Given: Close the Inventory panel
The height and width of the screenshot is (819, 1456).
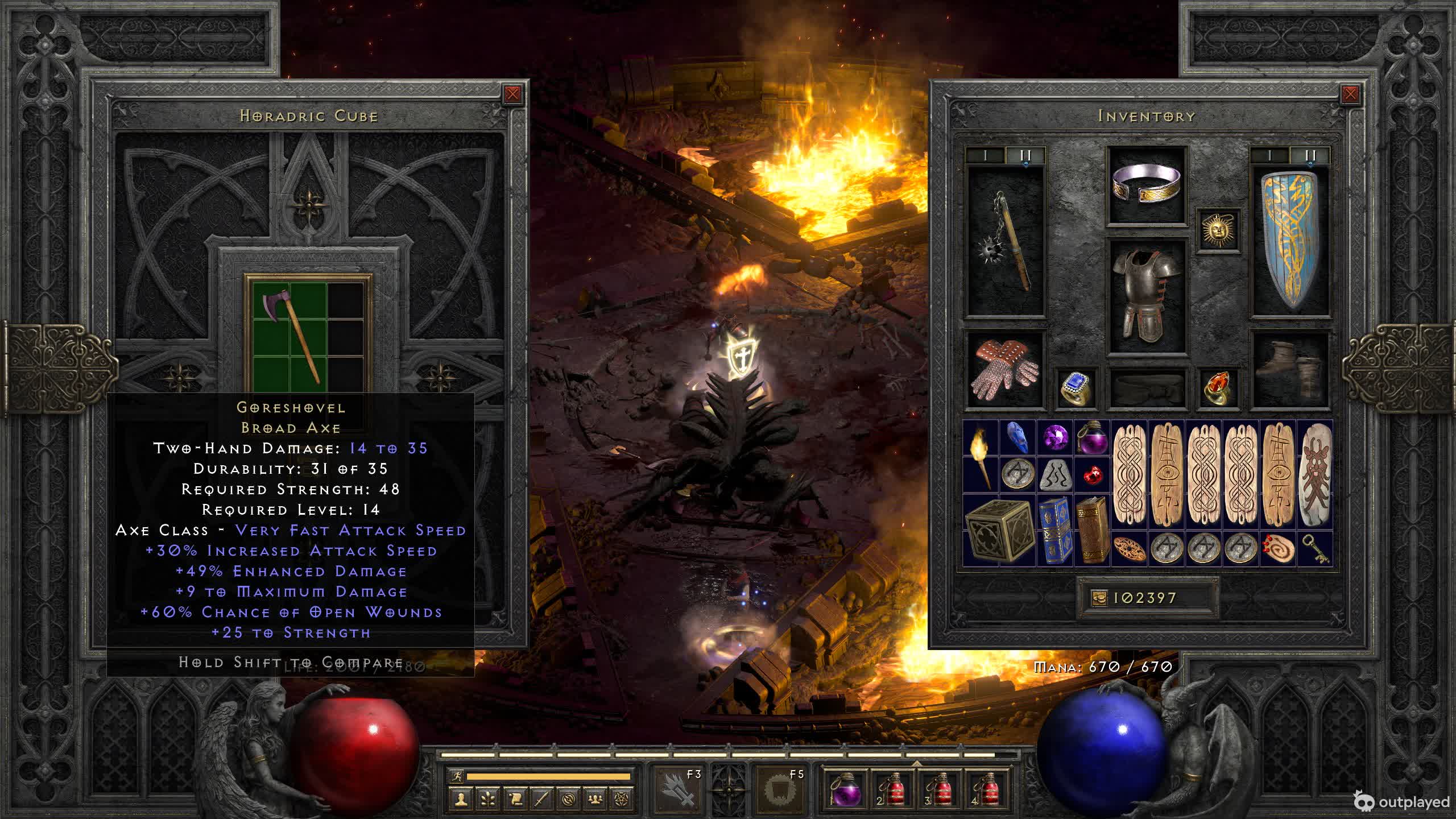Looking at the screenshot, I should [x=1350, y=94].
